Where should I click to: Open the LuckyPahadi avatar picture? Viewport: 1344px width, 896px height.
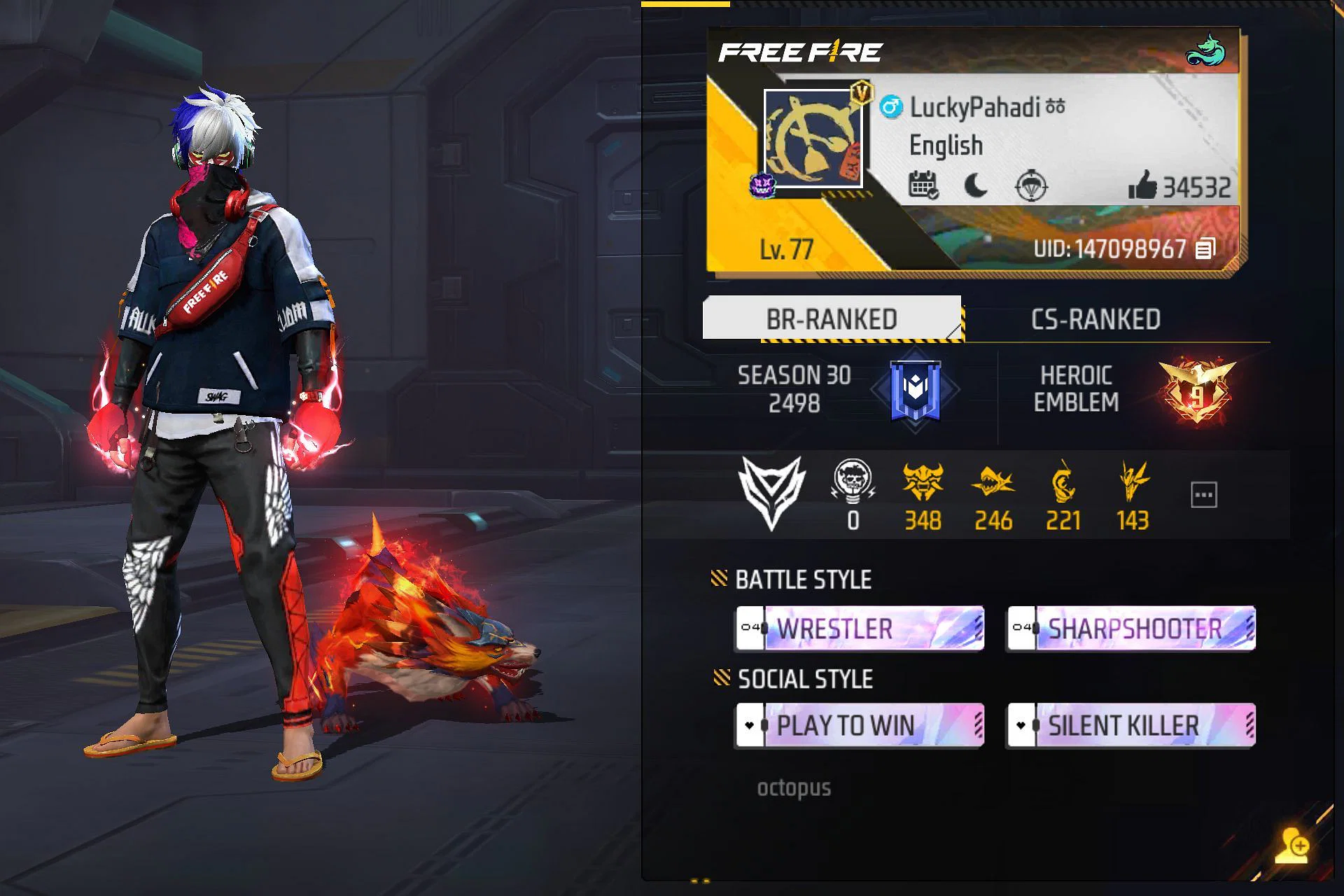(813, 139)
